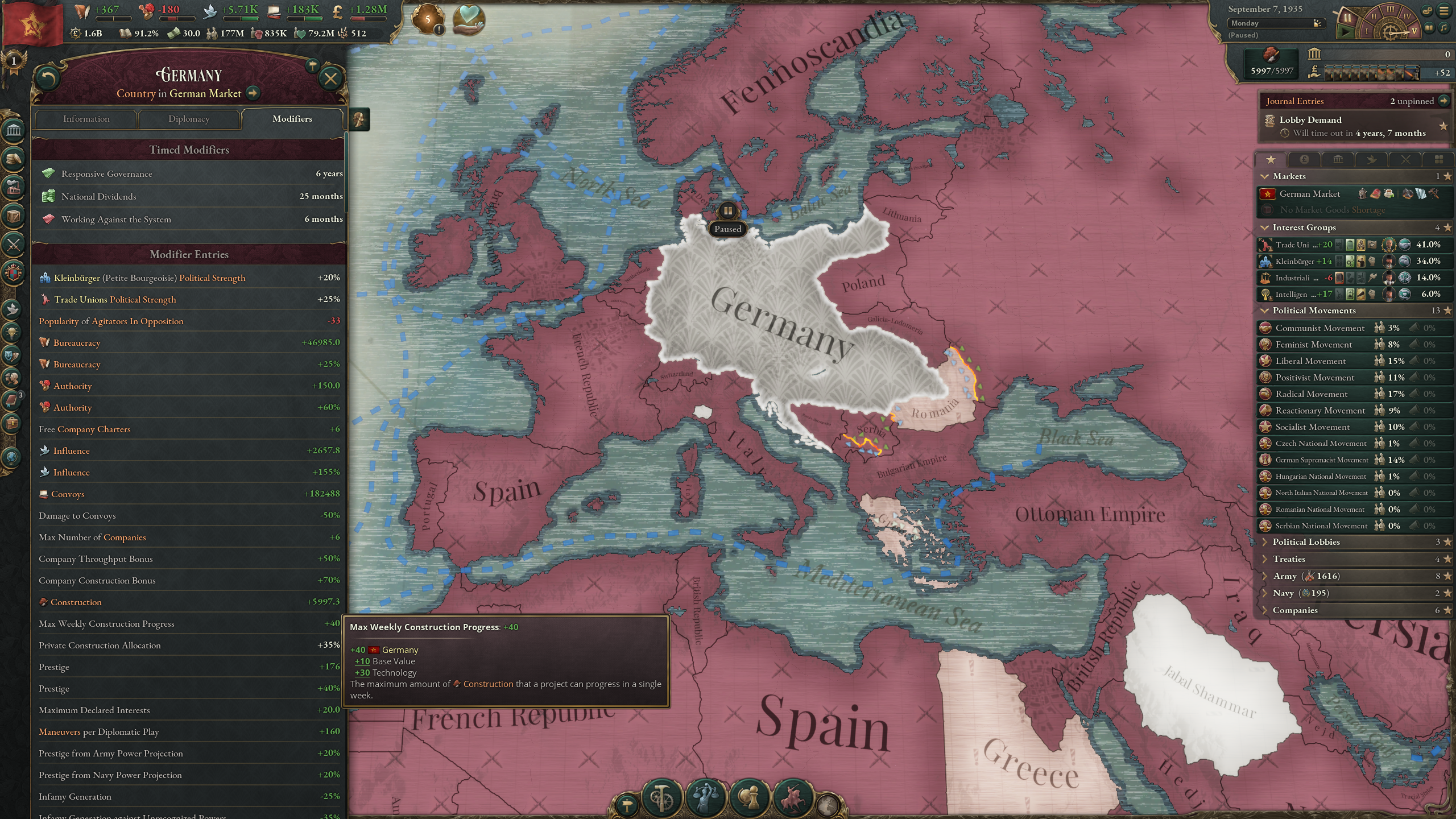Open the Budget panel icon
The image size is (1456, 819).
[x=13, y=159]
